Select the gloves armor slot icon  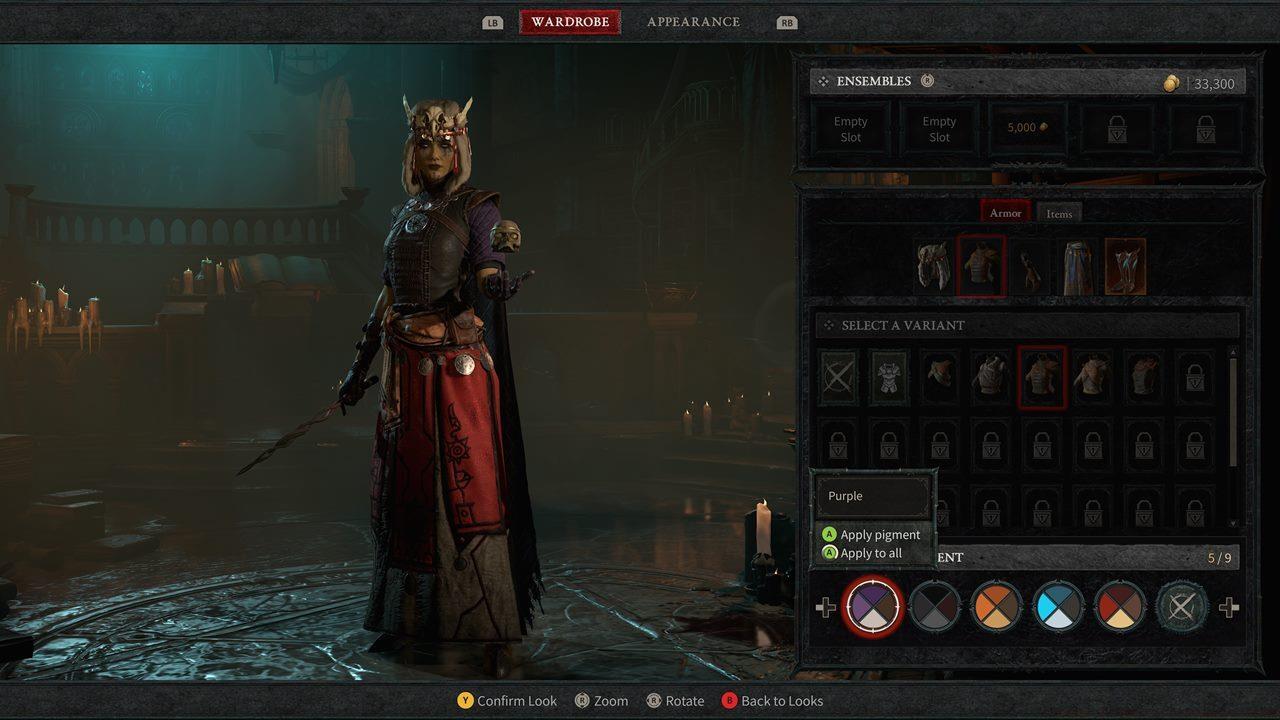[1027, 263]
